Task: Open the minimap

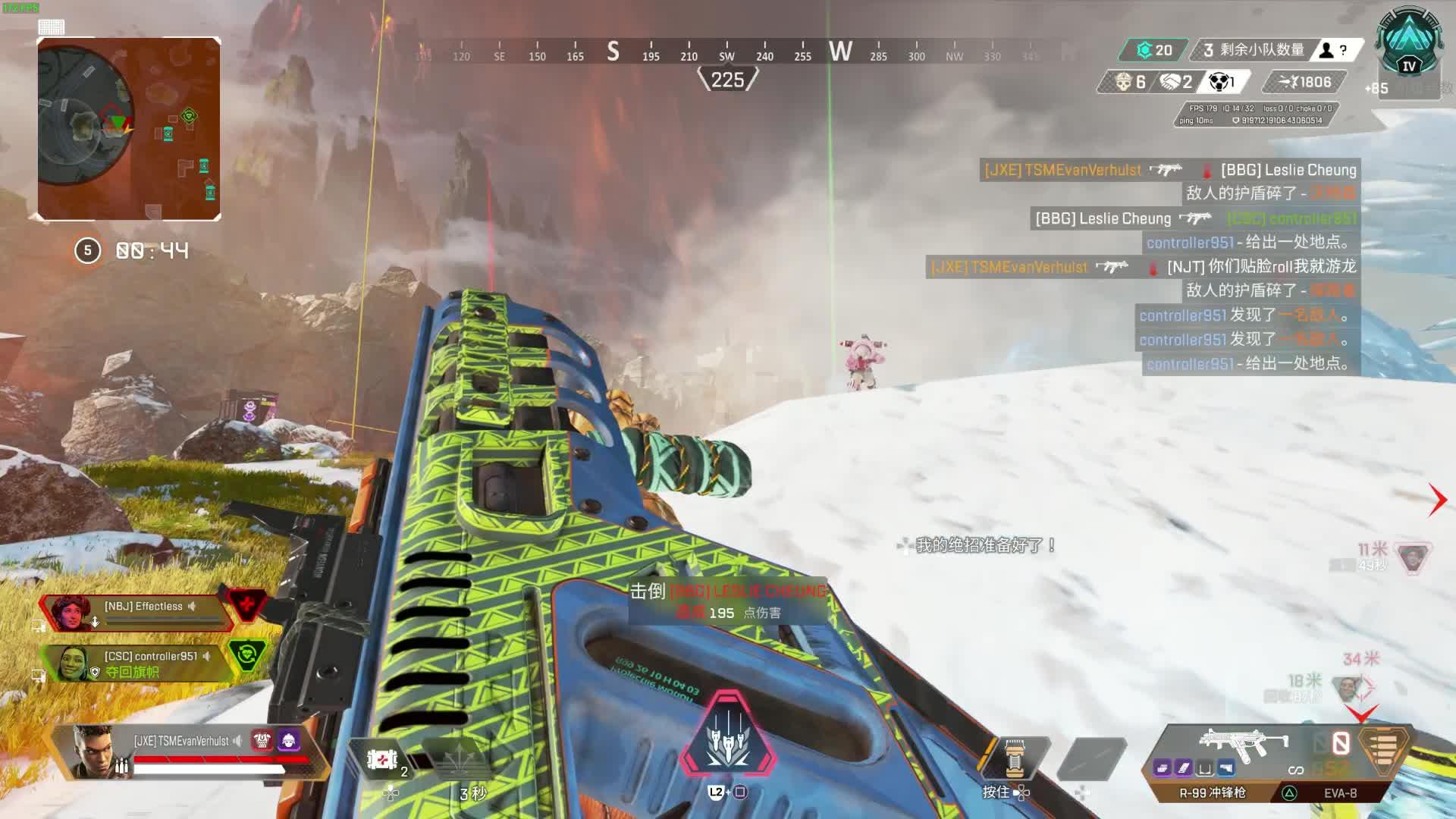Action: tap(129, 129)
